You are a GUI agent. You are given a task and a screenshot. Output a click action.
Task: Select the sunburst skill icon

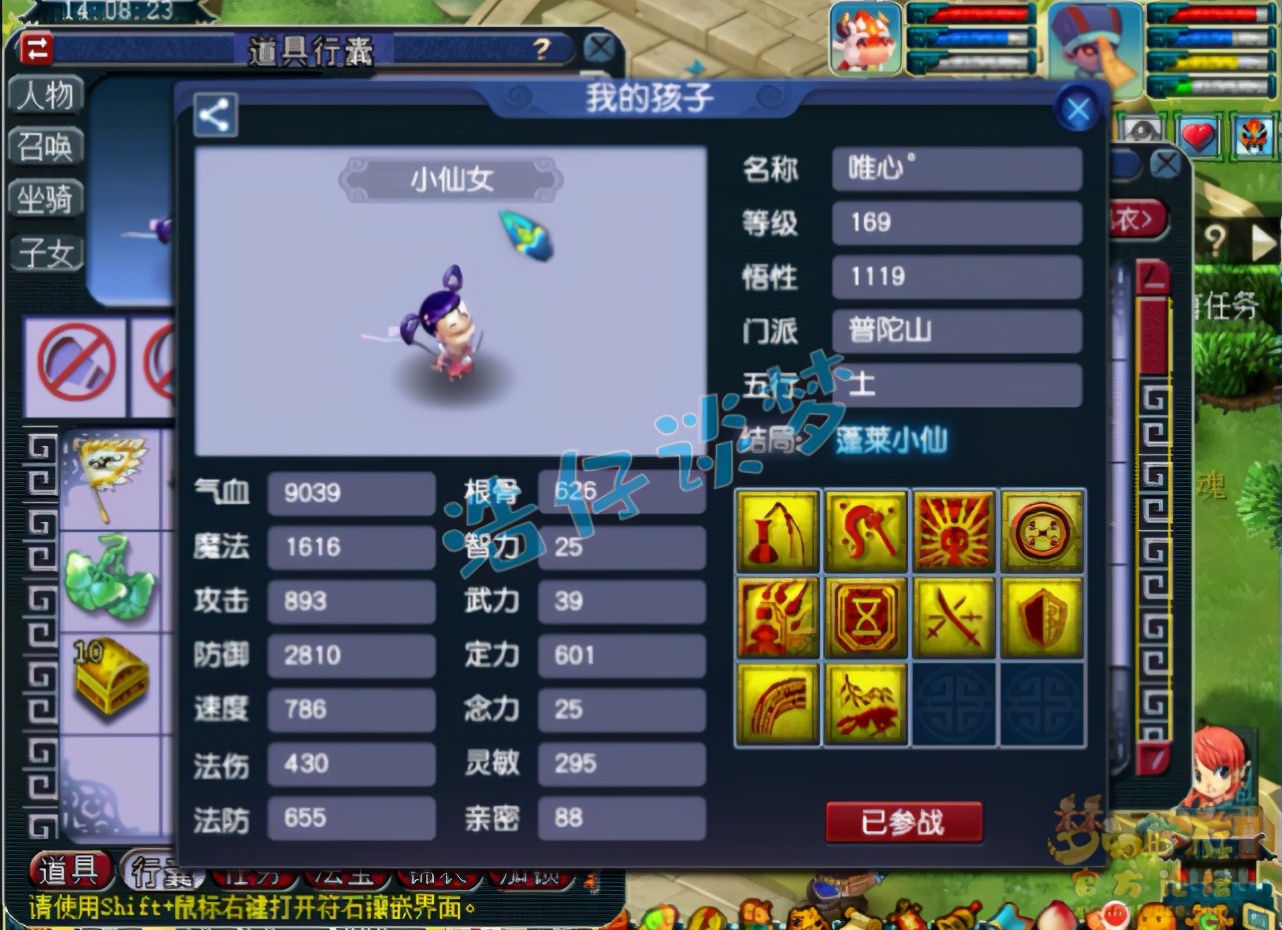tap(954, 530)
